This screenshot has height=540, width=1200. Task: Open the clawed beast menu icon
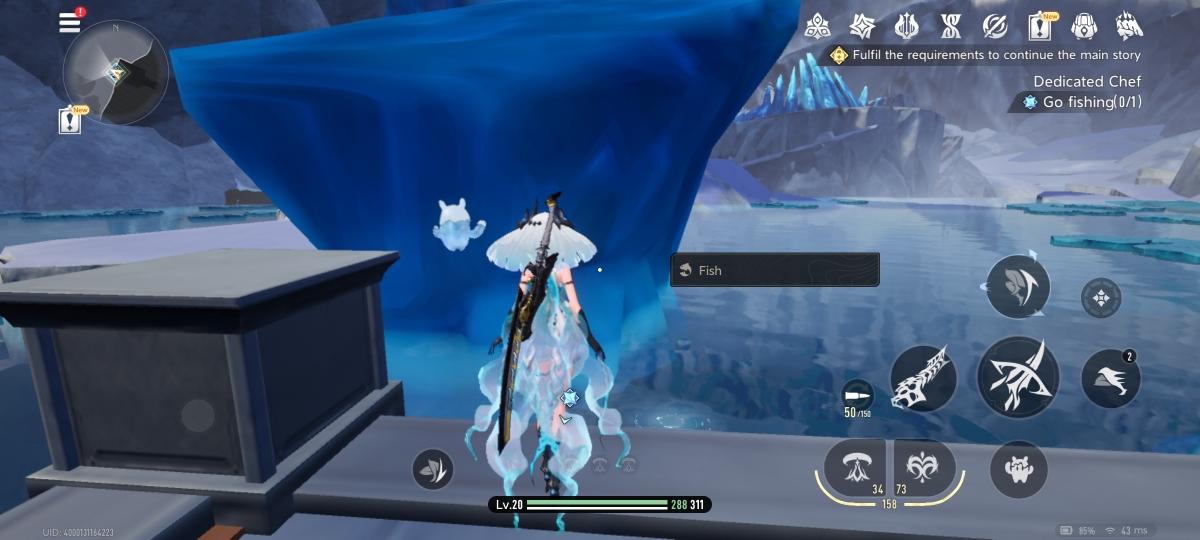1129,25
